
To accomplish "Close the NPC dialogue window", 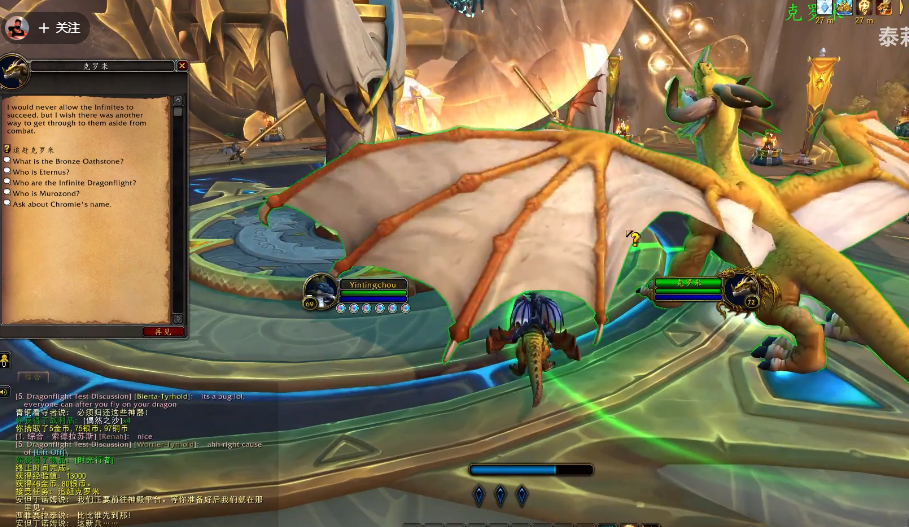I will tap(182, 66).
